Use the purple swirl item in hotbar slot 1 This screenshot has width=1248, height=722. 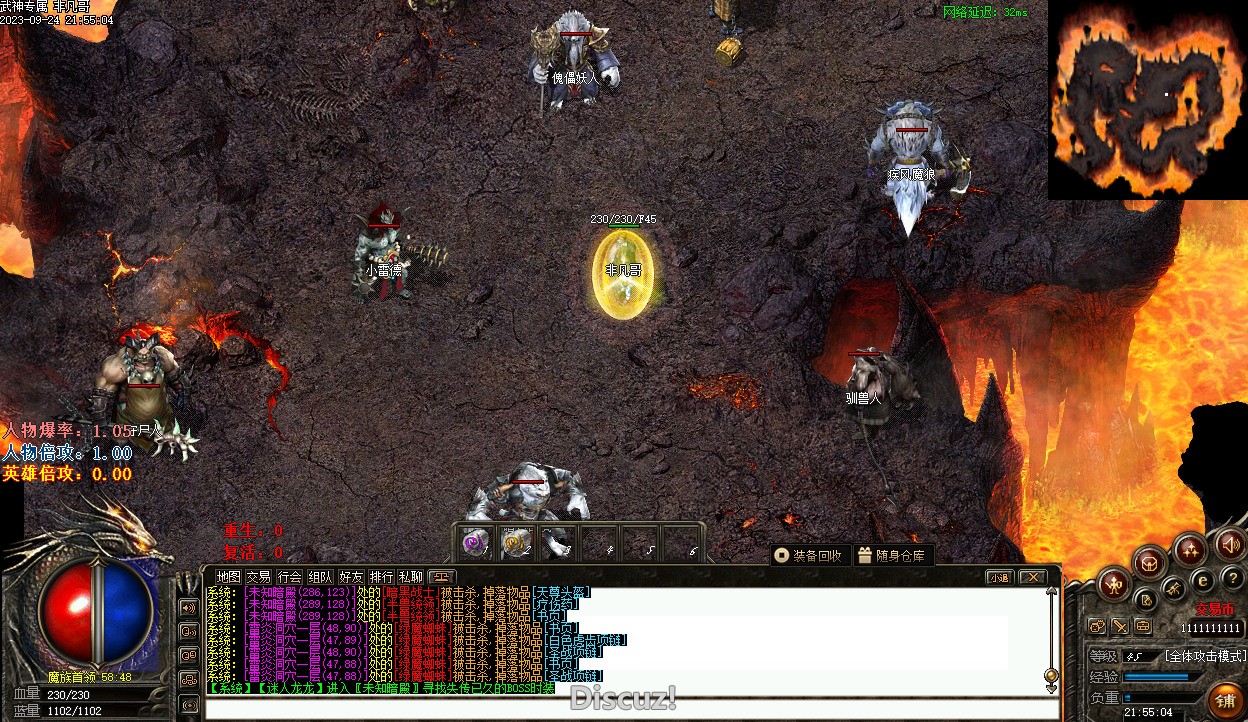point(477,543)
